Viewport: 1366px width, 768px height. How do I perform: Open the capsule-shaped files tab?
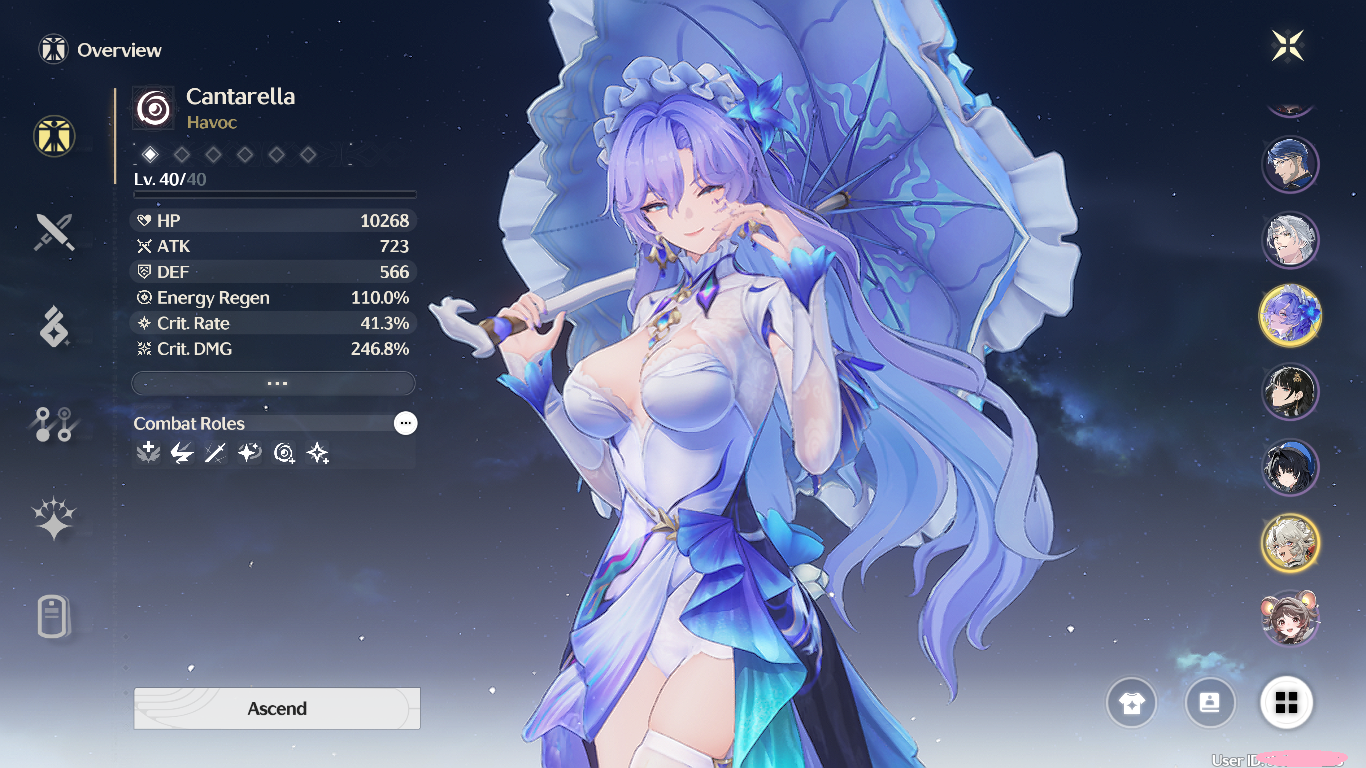[x=54, y=616]
